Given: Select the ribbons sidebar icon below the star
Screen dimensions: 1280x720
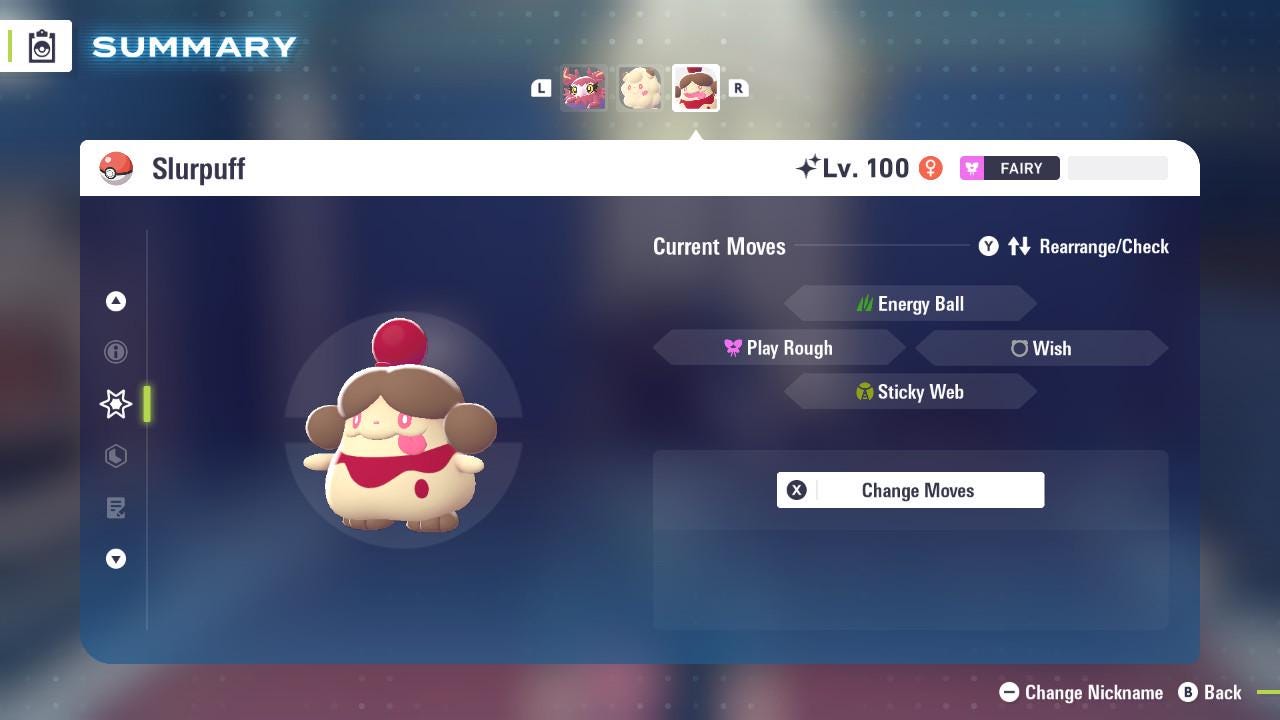Looking at the screenshot, I should tap(115, 456).
